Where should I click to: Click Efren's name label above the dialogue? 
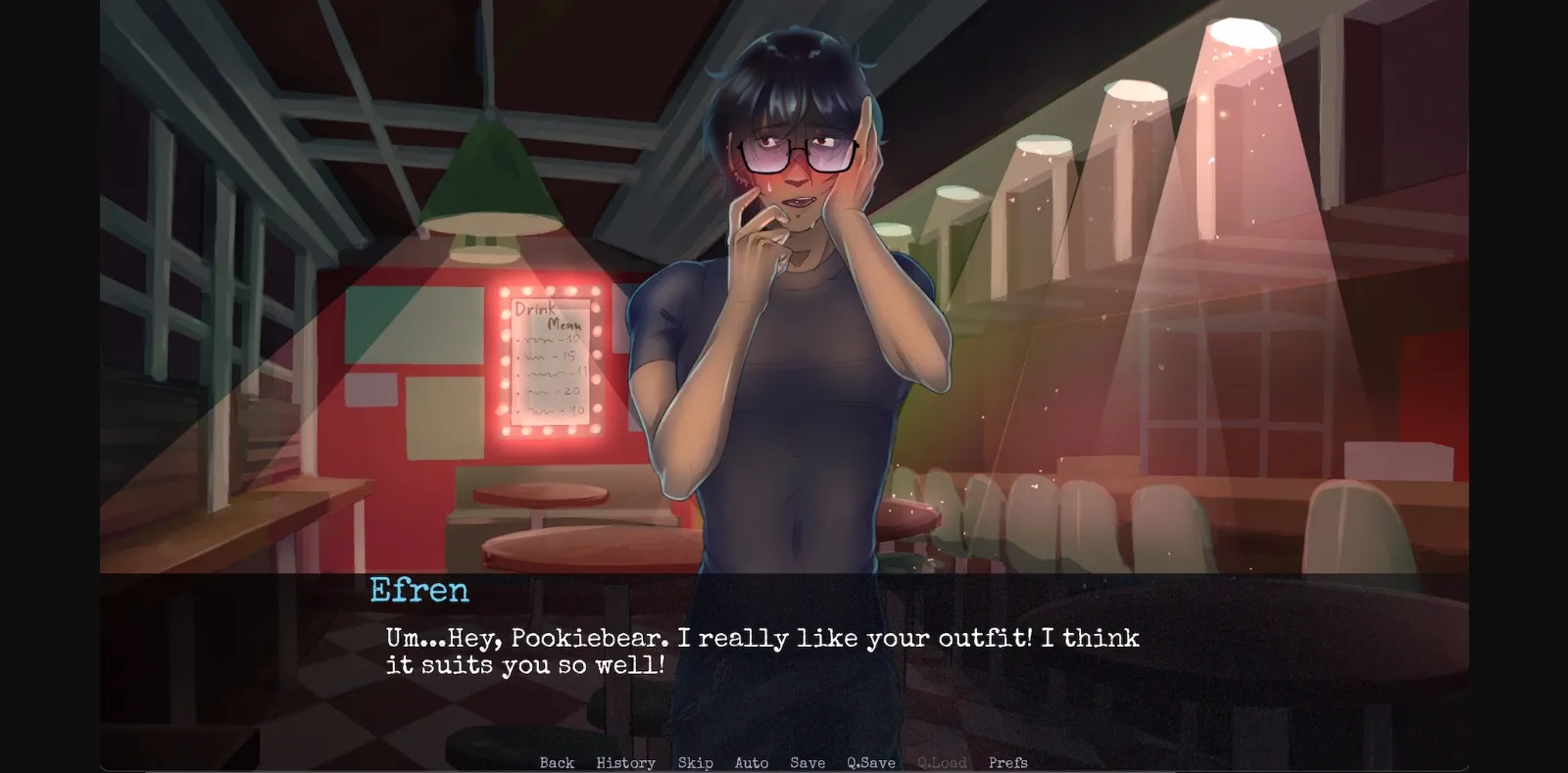[418, 590]
